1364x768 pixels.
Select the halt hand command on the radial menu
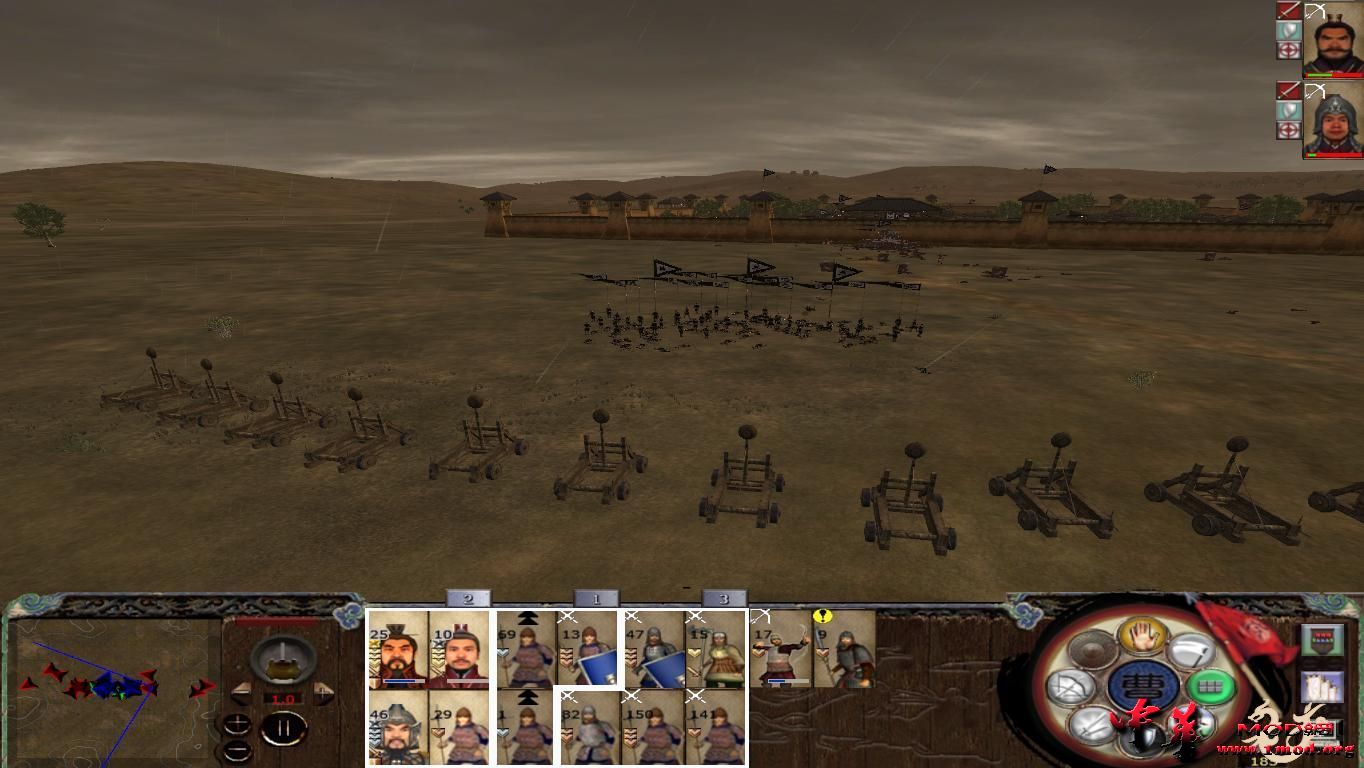(x=1140, y=634)
